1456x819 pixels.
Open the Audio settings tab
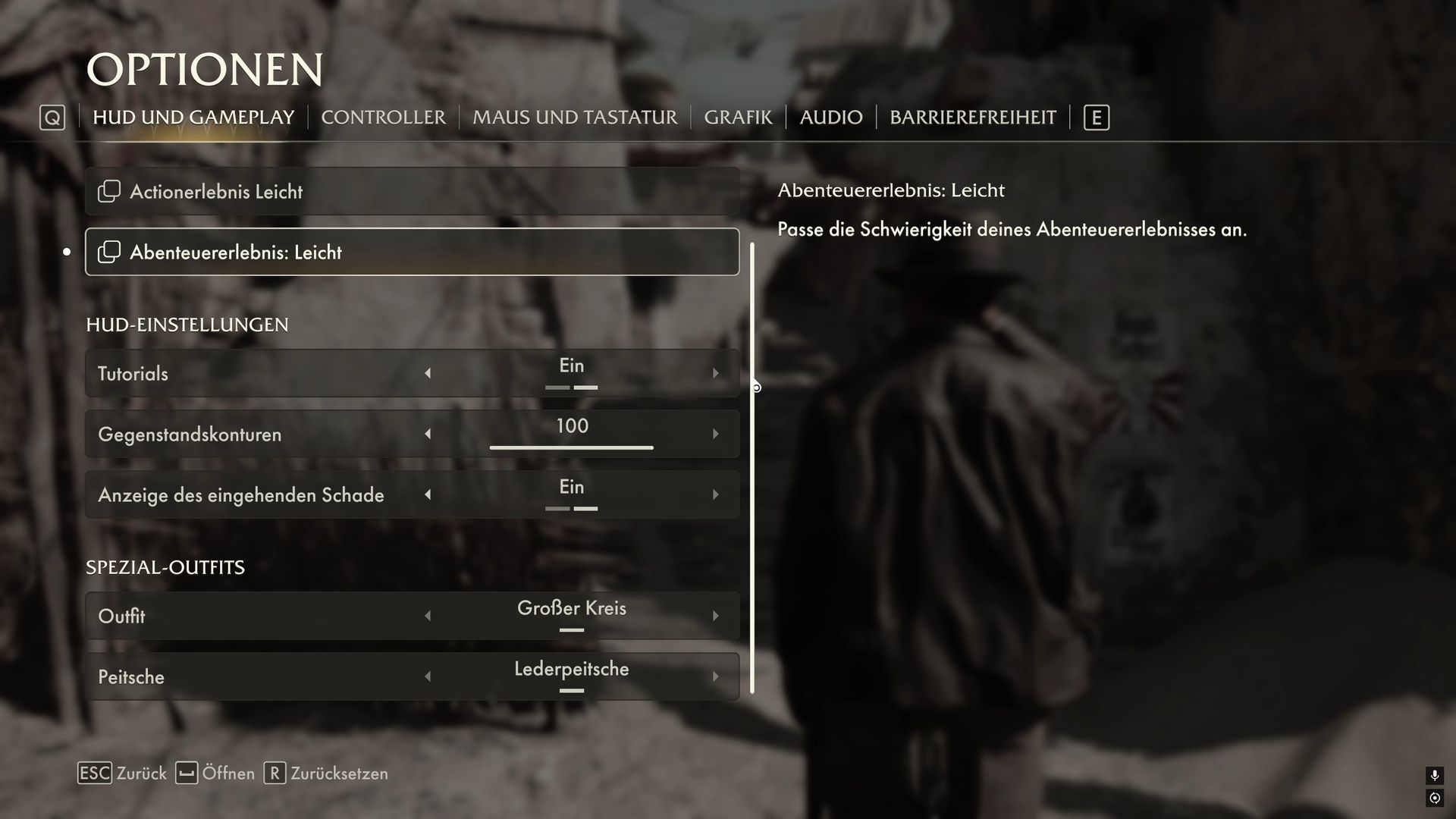tap(830, 118)
